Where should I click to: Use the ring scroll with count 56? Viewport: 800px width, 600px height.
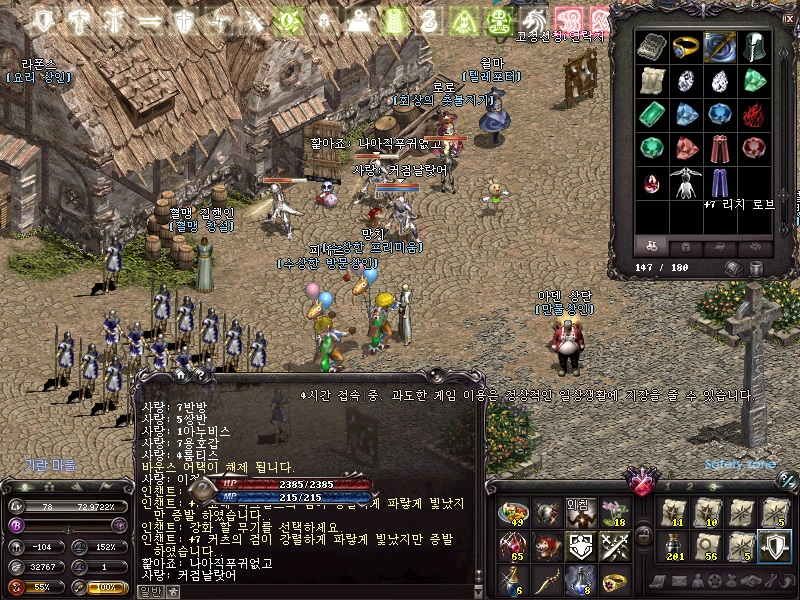click(707, 546)
